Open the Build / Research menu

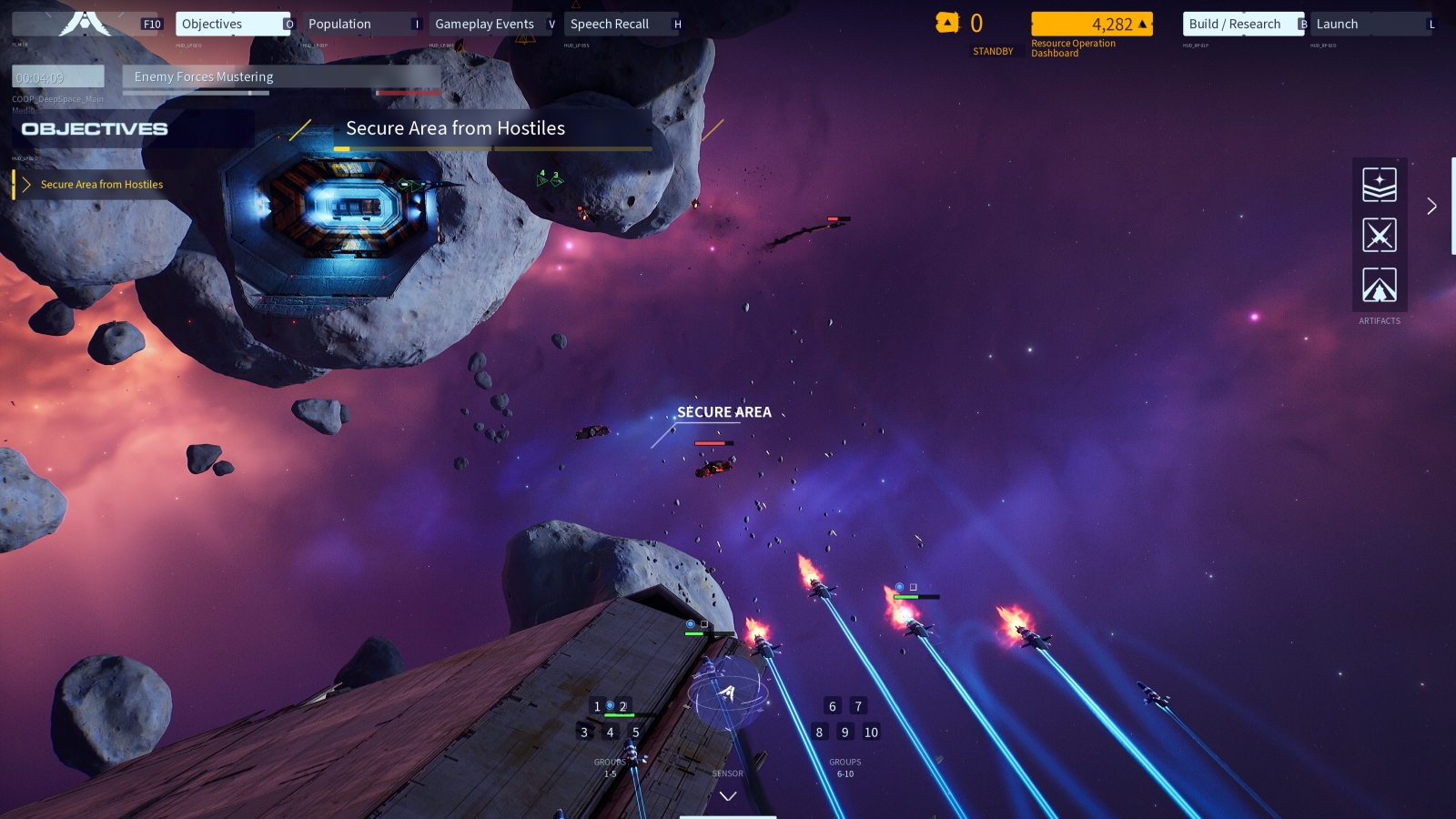coord(1238,25)
